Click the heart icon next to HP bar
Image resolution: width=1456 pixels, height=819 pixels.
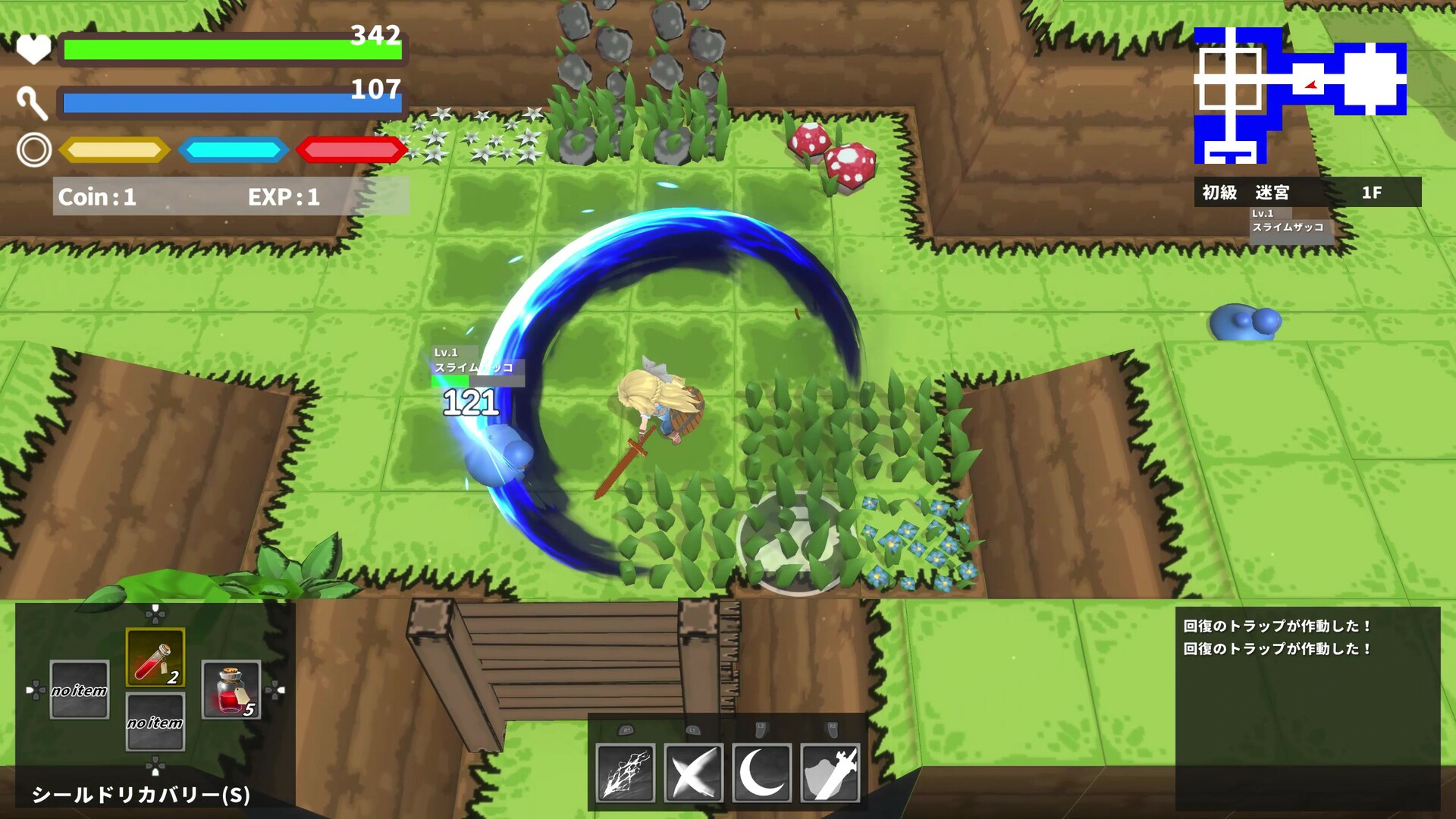point(32,50)
